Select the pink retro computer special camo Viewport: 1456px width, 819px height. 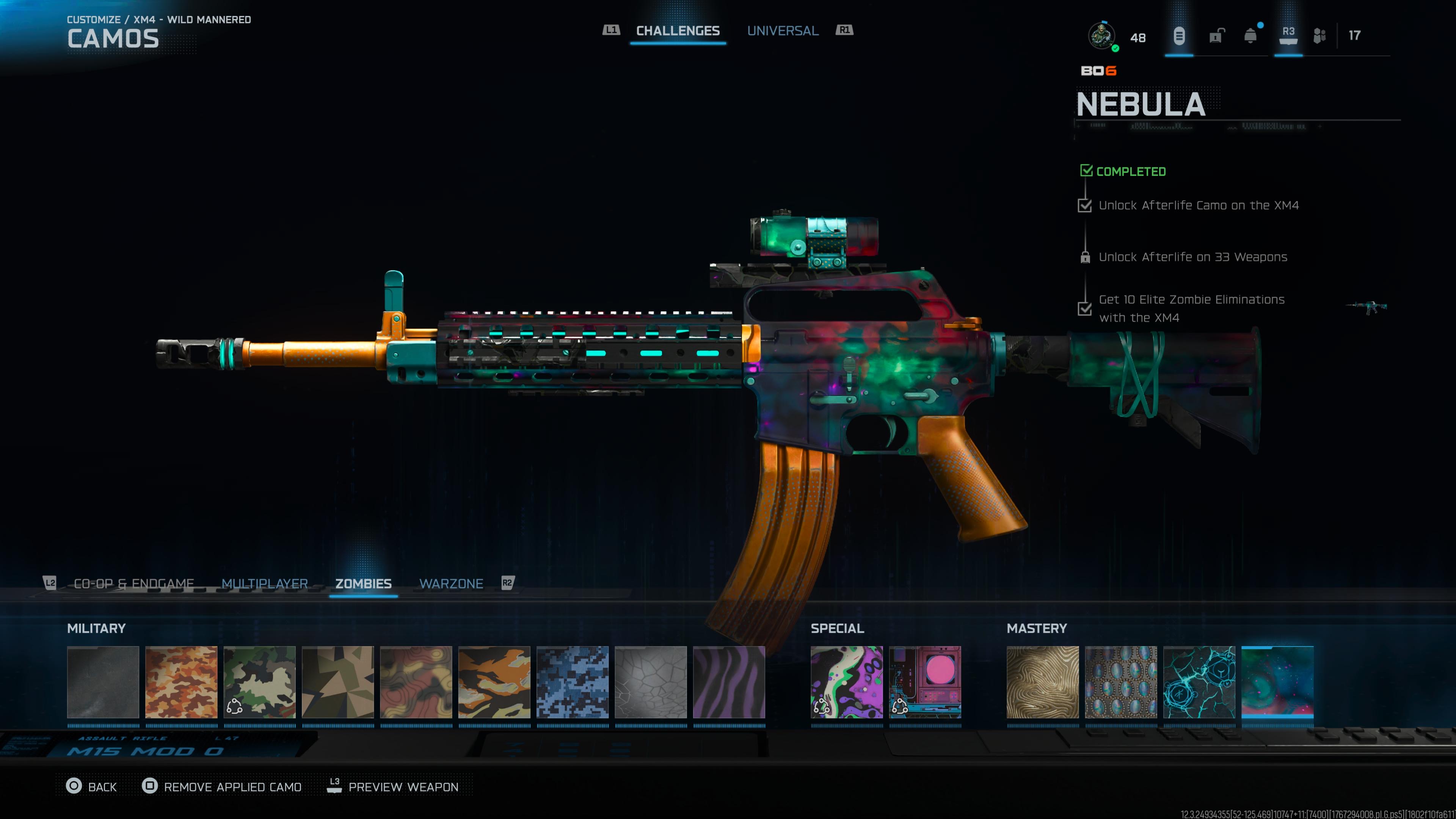tap(925, 682)
